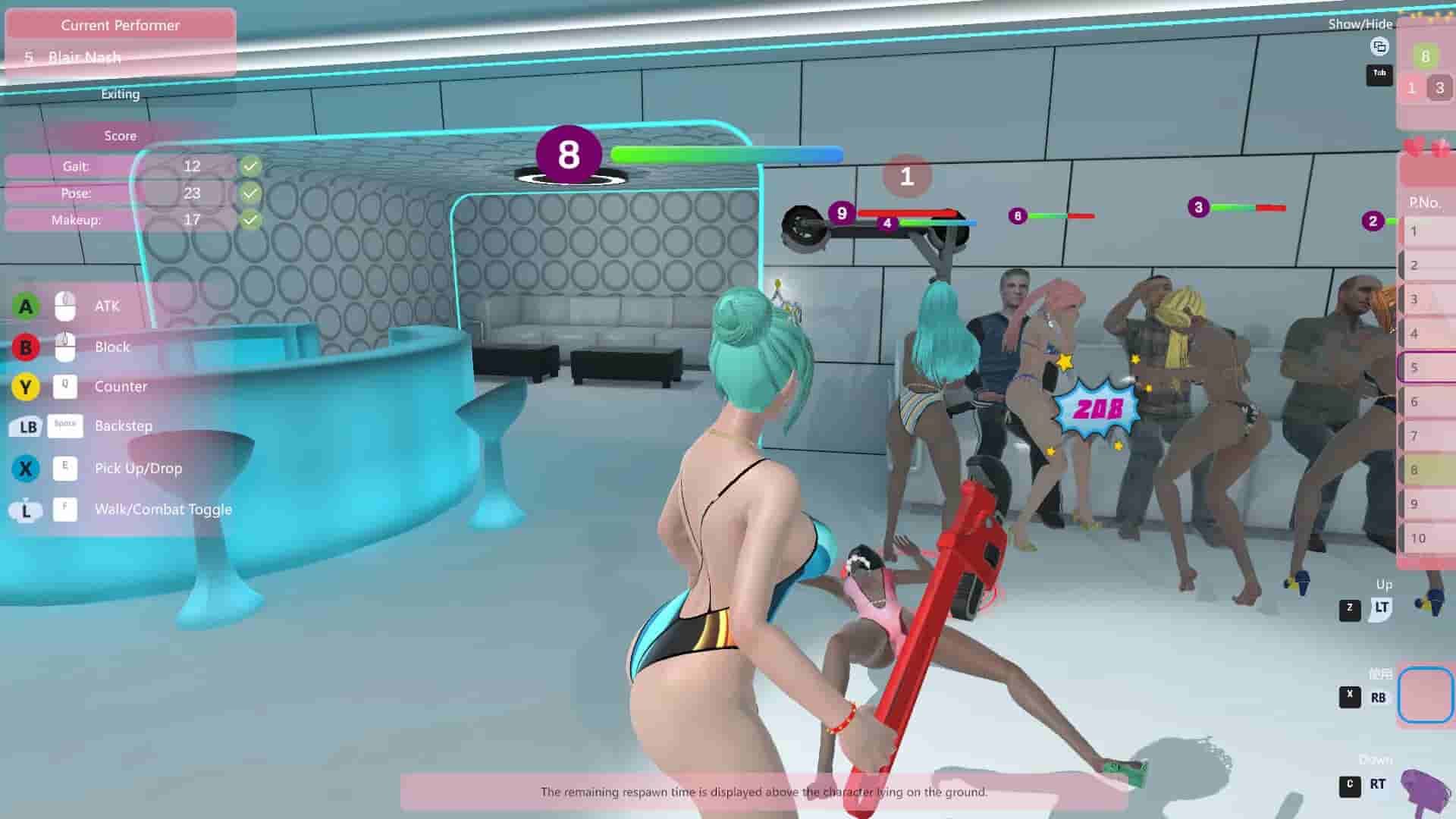Select the 'Current Performer' header
The width and height of the screenshot is (1456, 819).
(121, 25)
